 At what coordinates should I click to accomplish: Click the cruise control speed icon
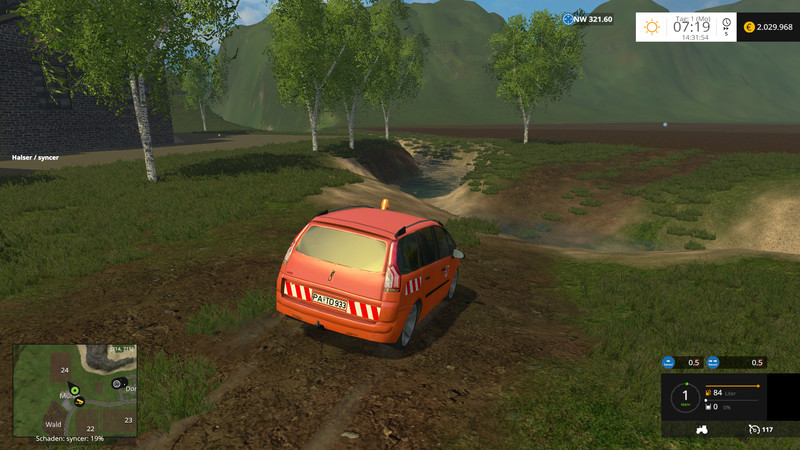pos(753,430)
